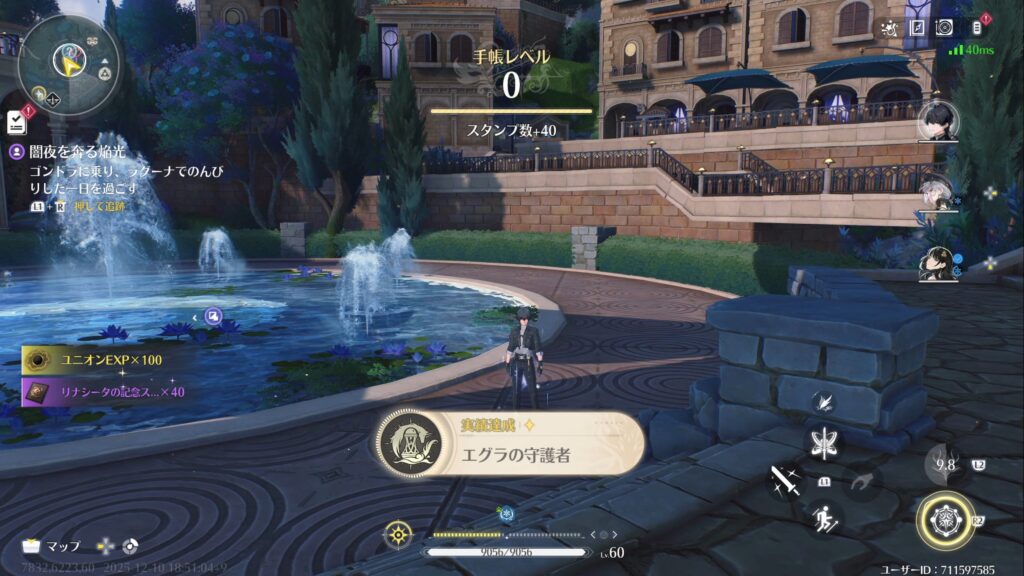Open the camera-like top bar icon
This screenshot has height=576, width=1024.
944,28
